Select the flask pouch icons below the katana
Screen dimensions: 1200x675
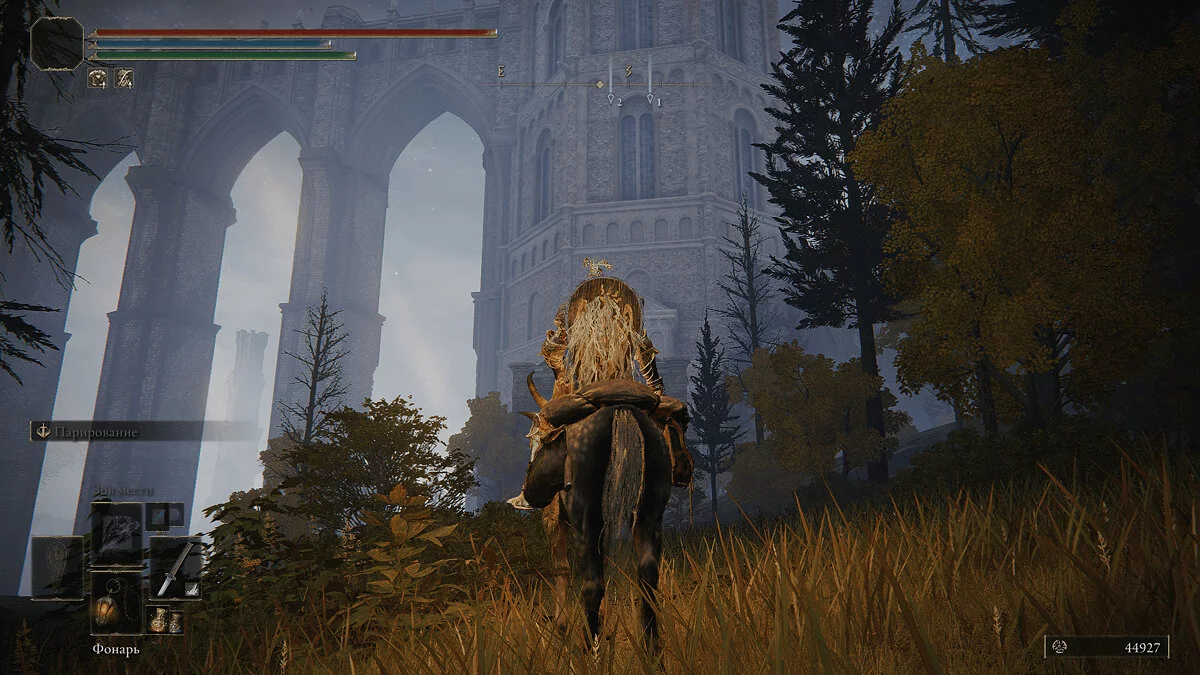point(164,620)
